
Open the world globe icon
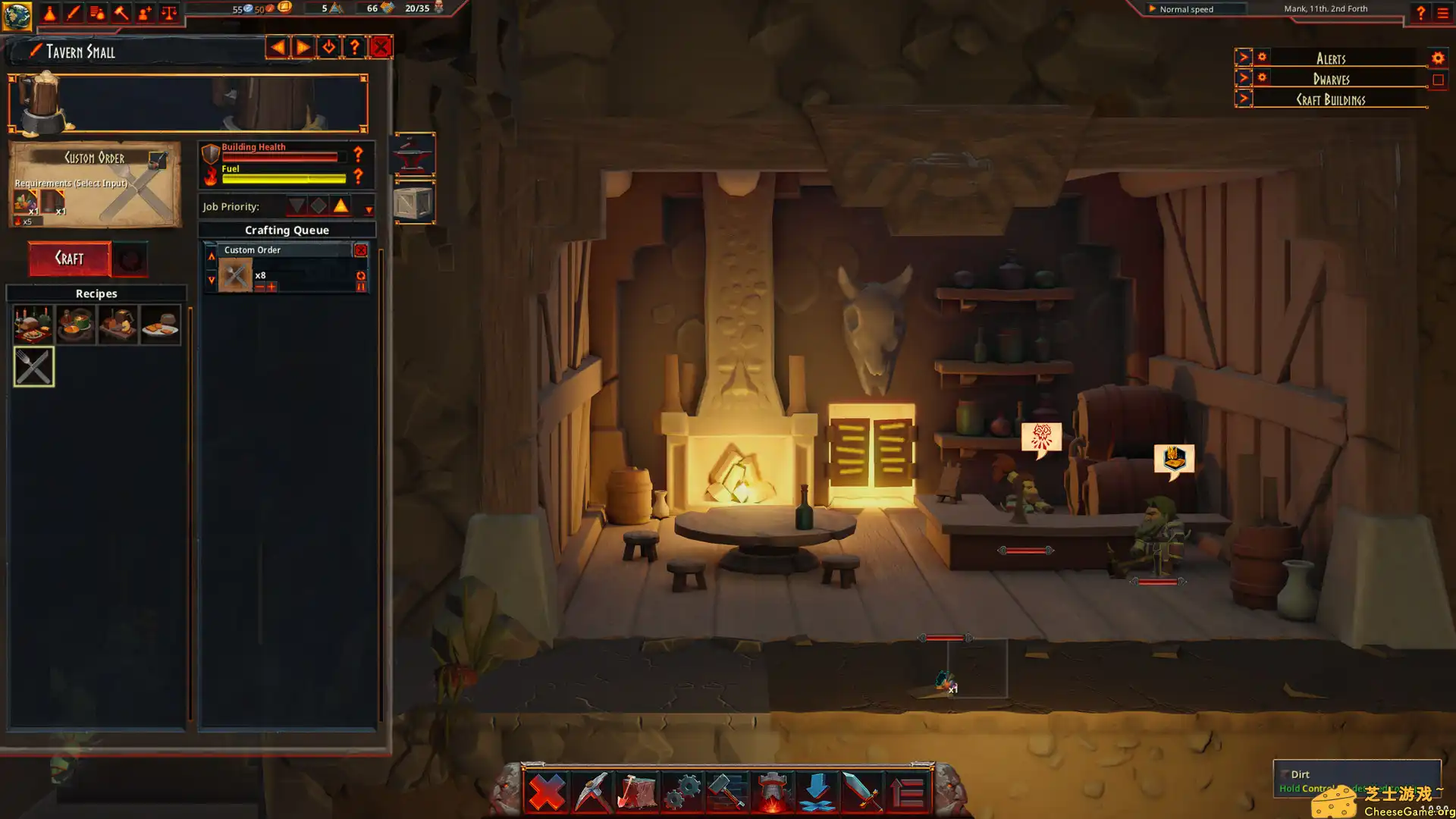tap(17, 14)
